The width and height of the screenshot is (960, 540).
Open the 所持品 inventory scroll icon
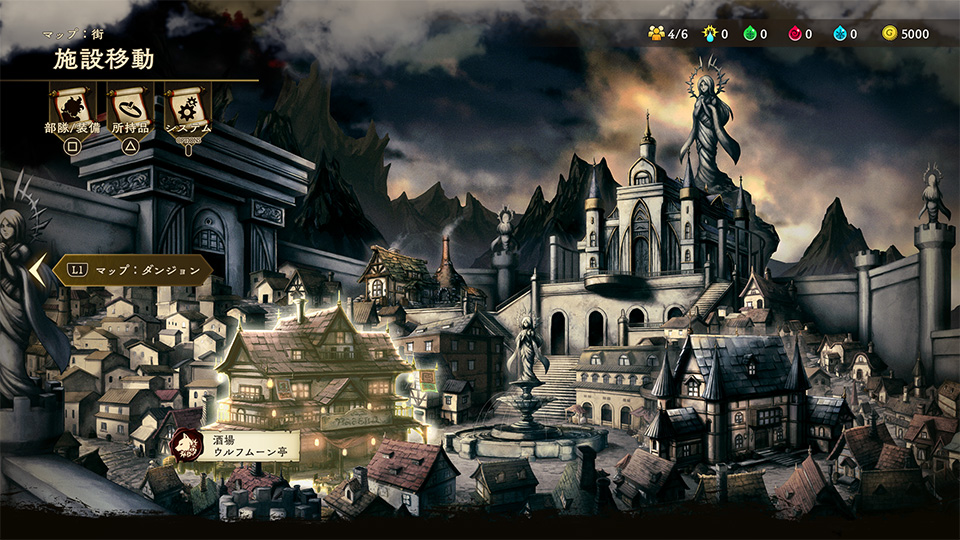[130, 106]
